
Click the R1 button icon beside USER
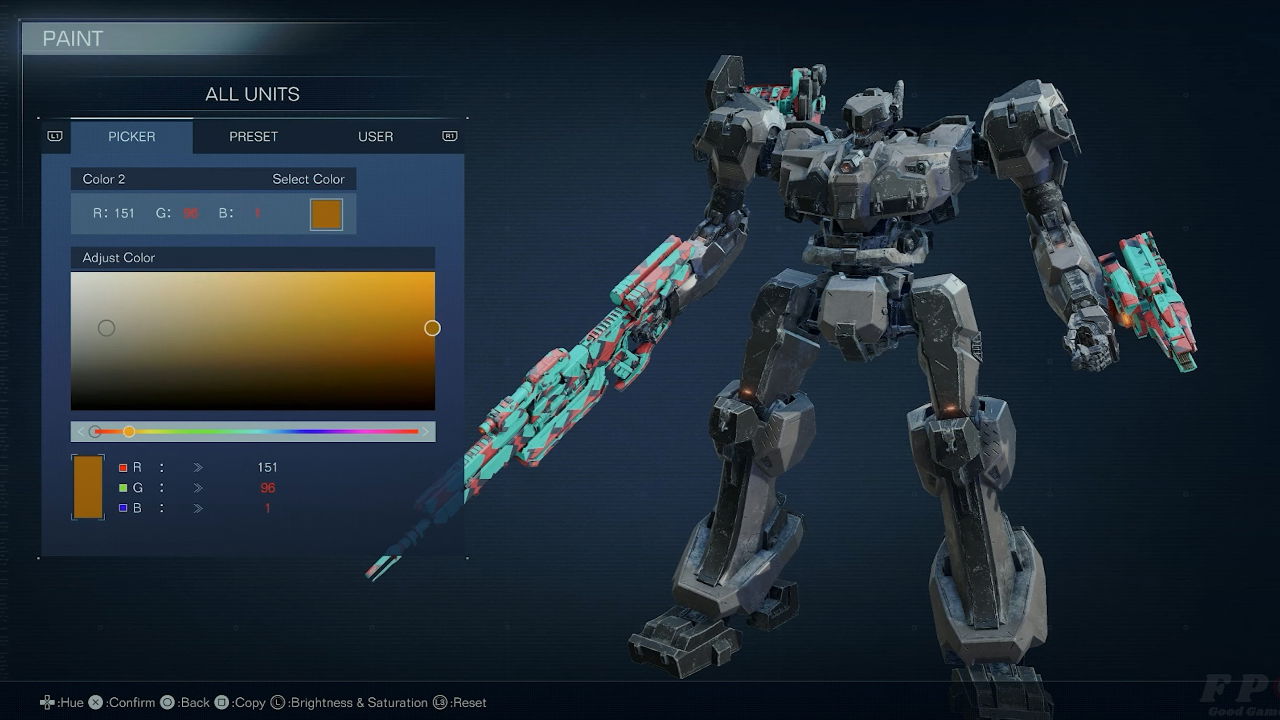(449, 136)
